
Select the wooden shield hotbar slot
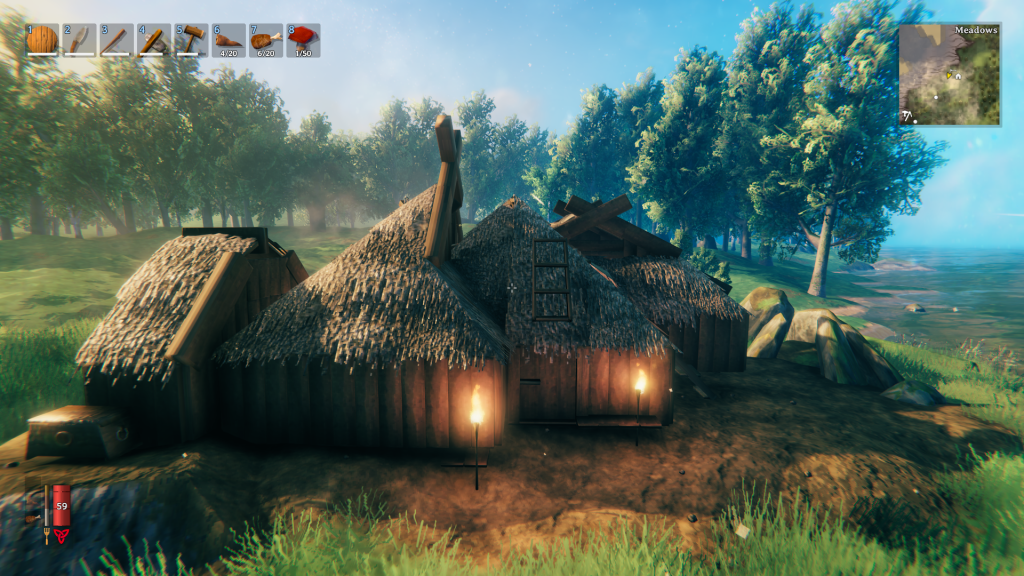(42, 40)
